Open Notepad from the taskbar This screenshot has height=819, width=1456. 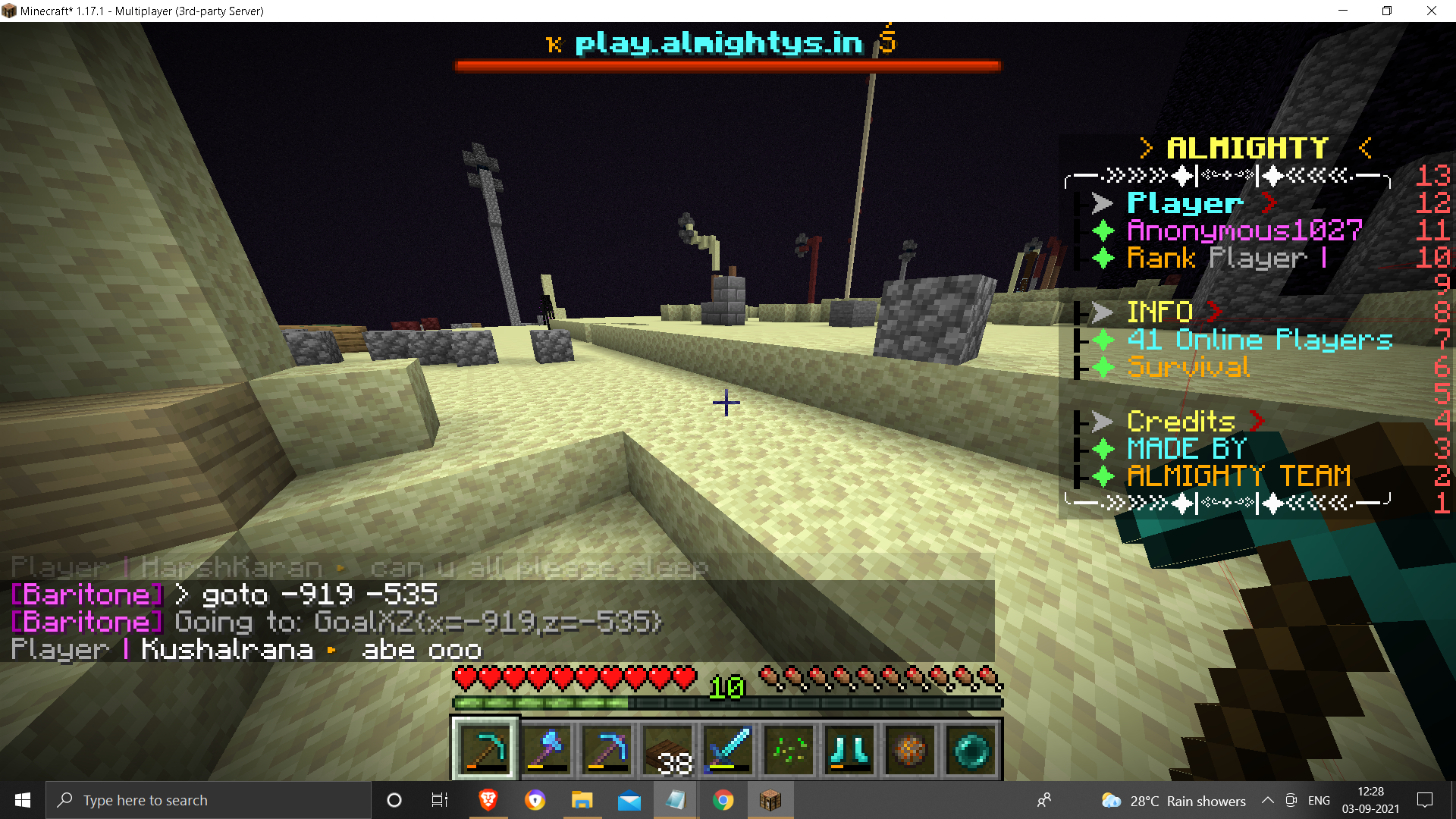click(675, 800)
